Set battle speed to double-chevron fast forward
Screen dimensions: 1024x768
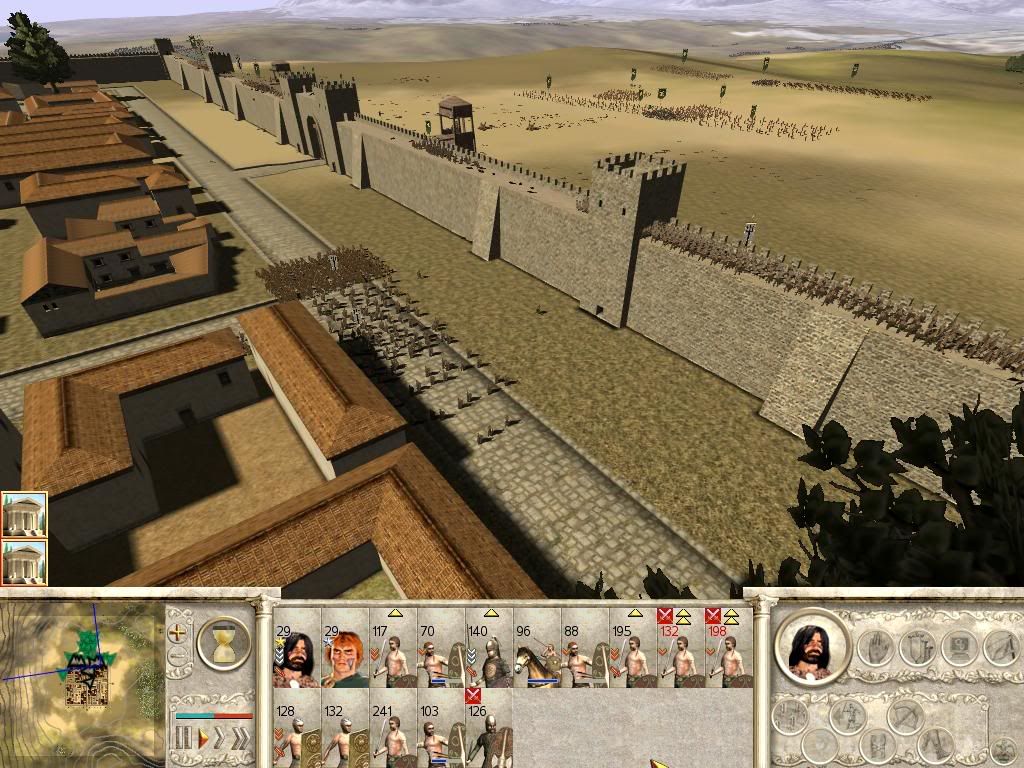pyautogui.click(x=220, y=739)
